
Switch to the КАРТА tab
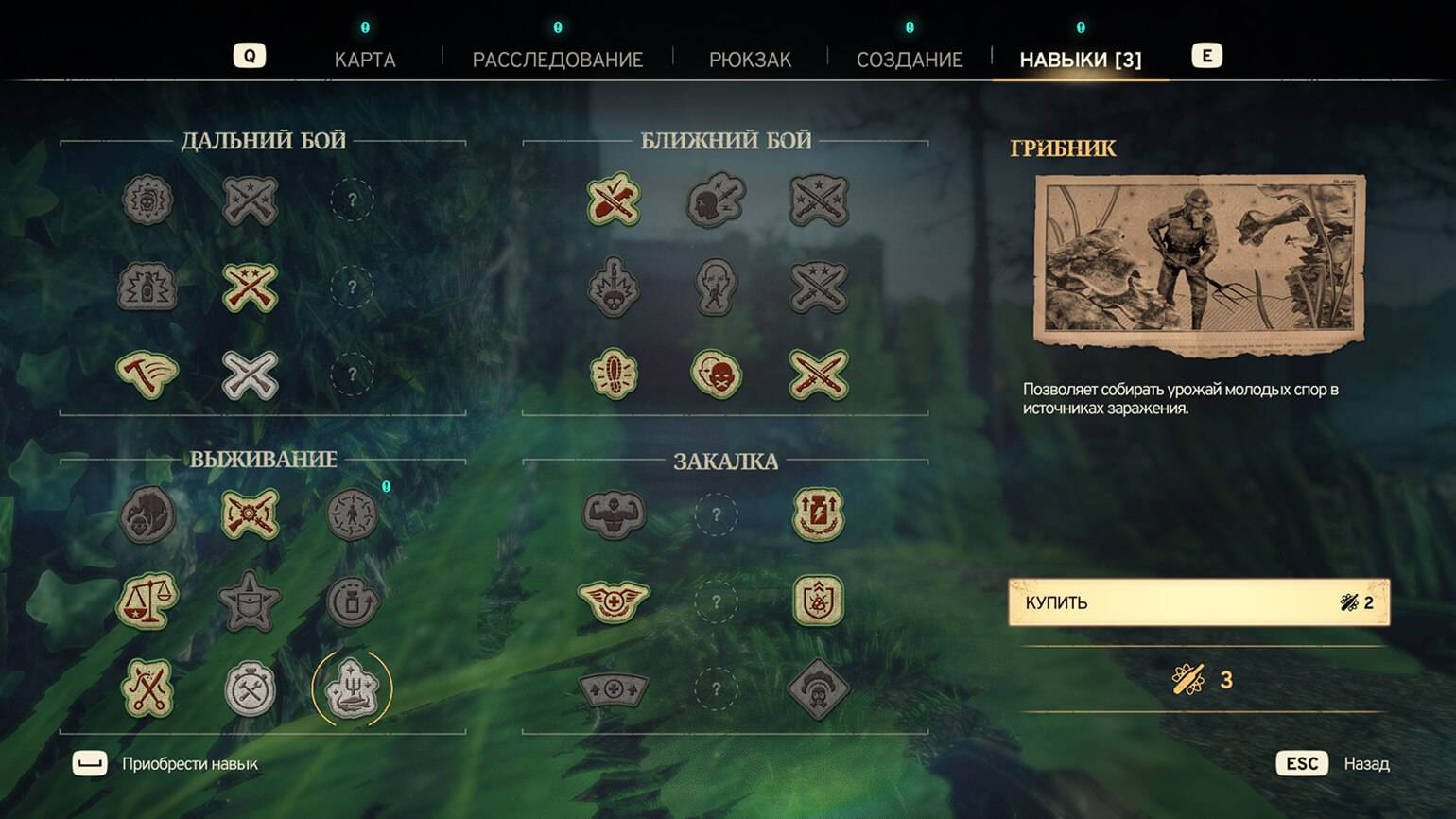(365, 60)
